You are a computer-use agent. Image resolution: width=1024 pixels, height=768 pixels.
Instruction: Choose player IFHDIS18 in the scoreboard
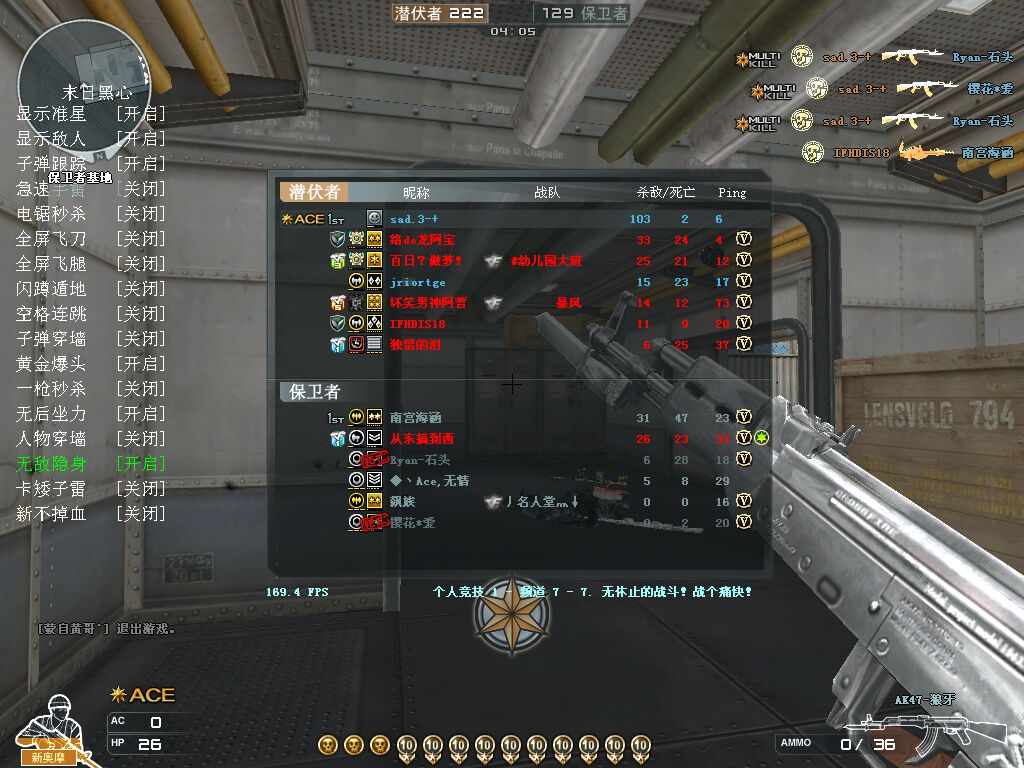tap(417, 324)
